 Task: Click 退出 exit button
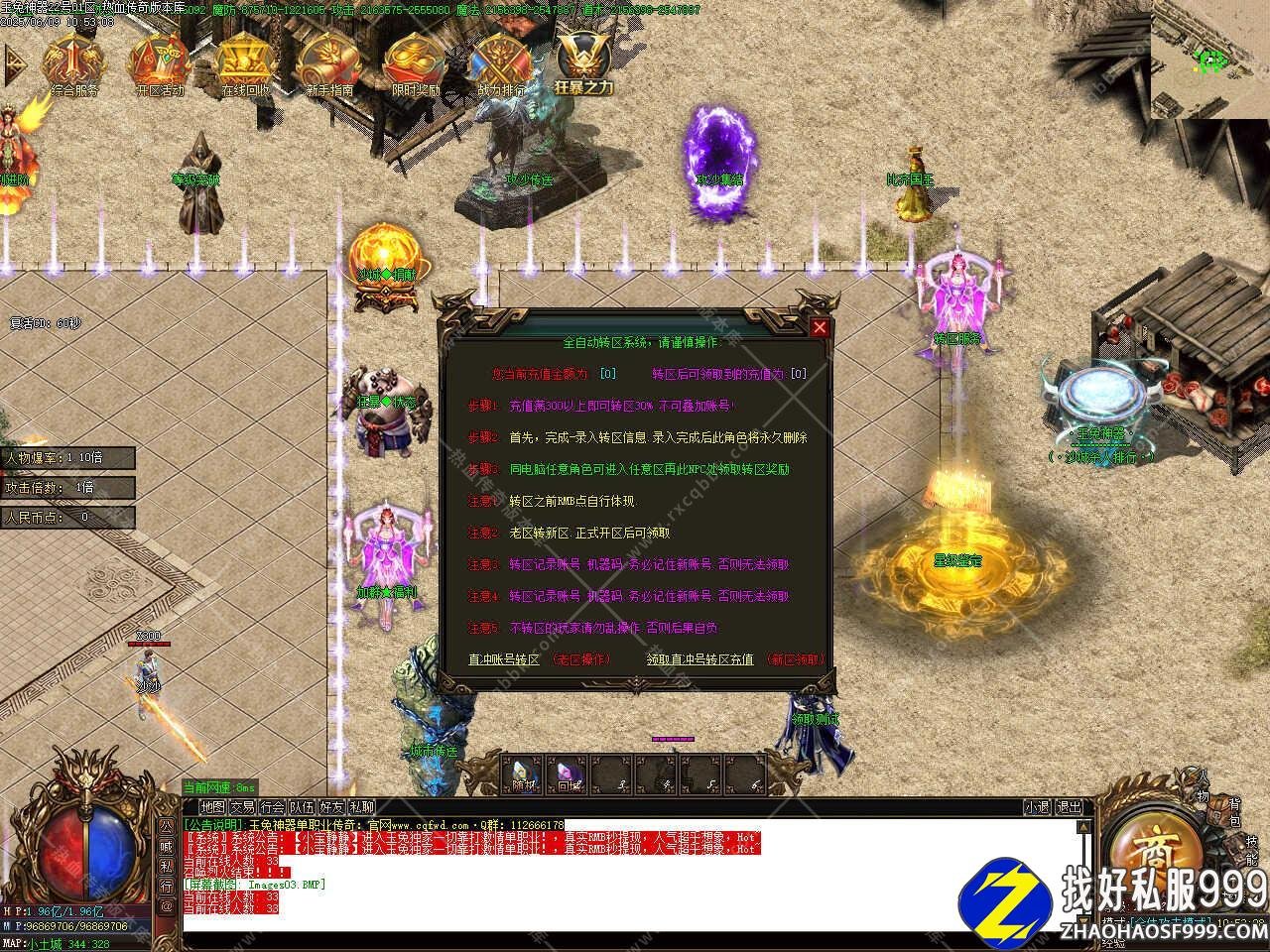click(1069, 807)
